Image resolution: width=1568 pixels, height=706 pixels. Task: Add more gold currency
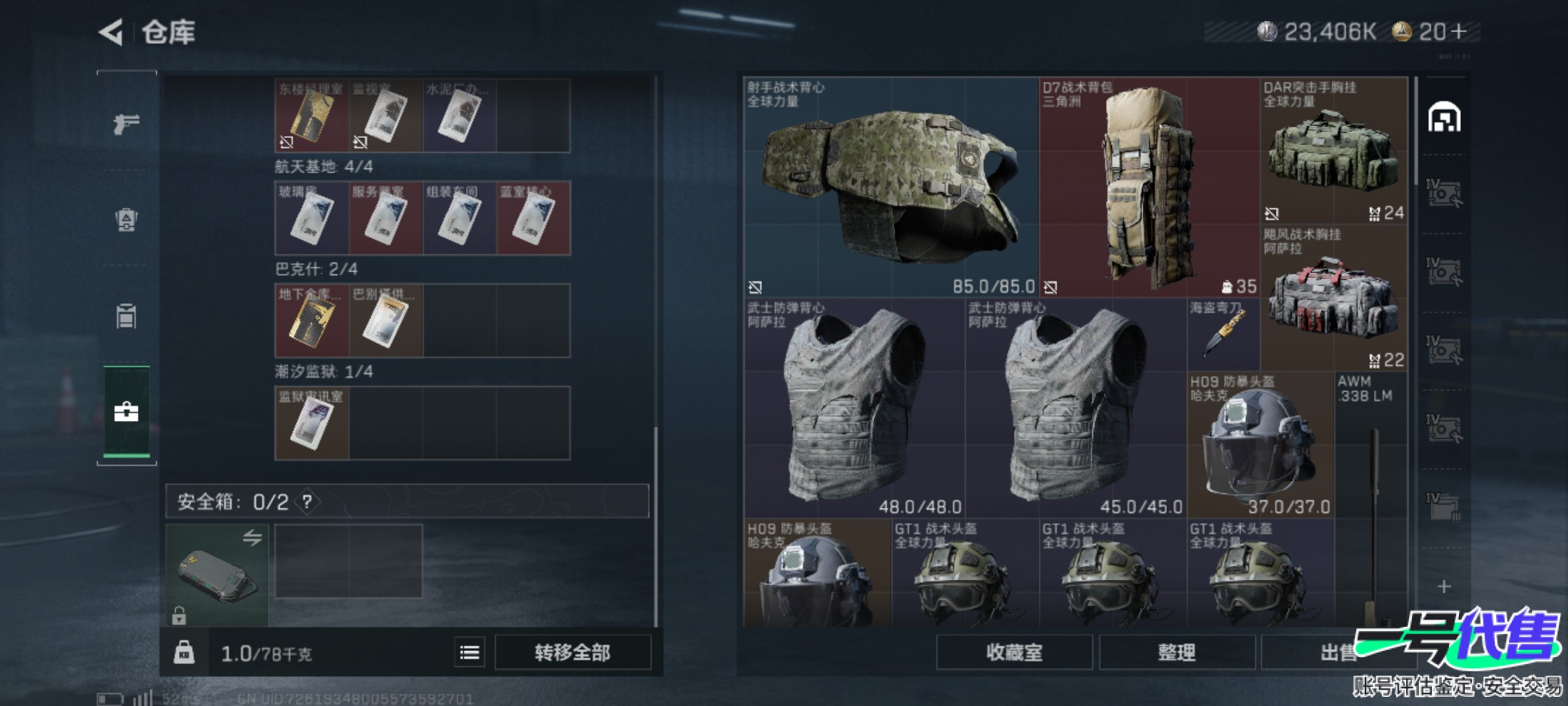1459,31
